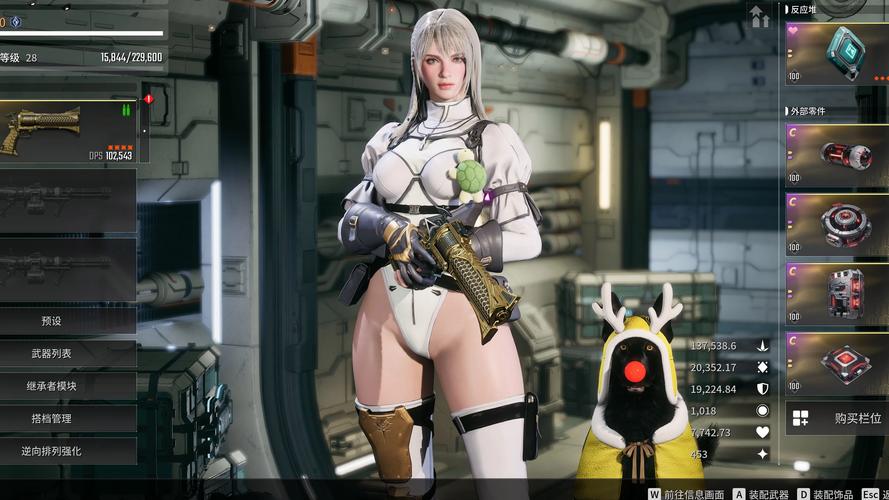Select the 反应堆 reactor slot
Viewport: 889px width, 500px height.
837,54
